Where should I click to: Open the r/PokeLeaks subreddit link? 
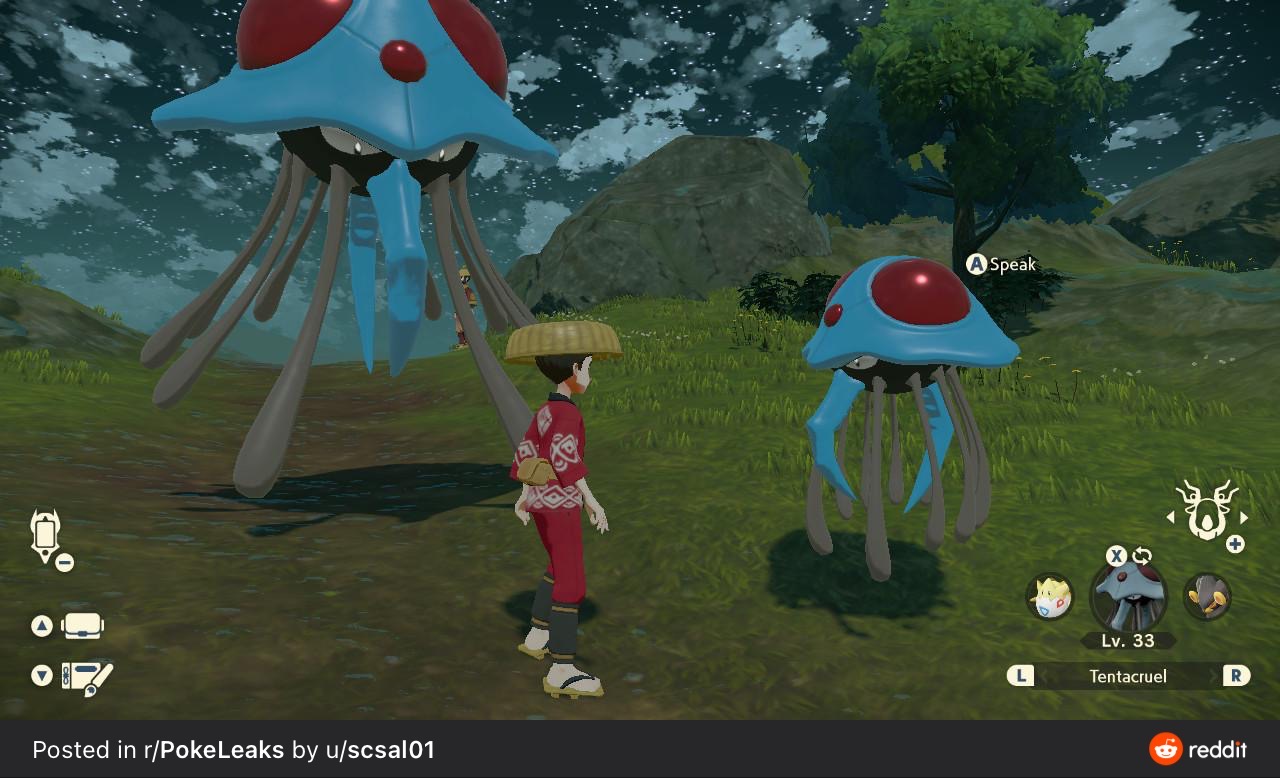pyautogui.click(x=214, y=750)
